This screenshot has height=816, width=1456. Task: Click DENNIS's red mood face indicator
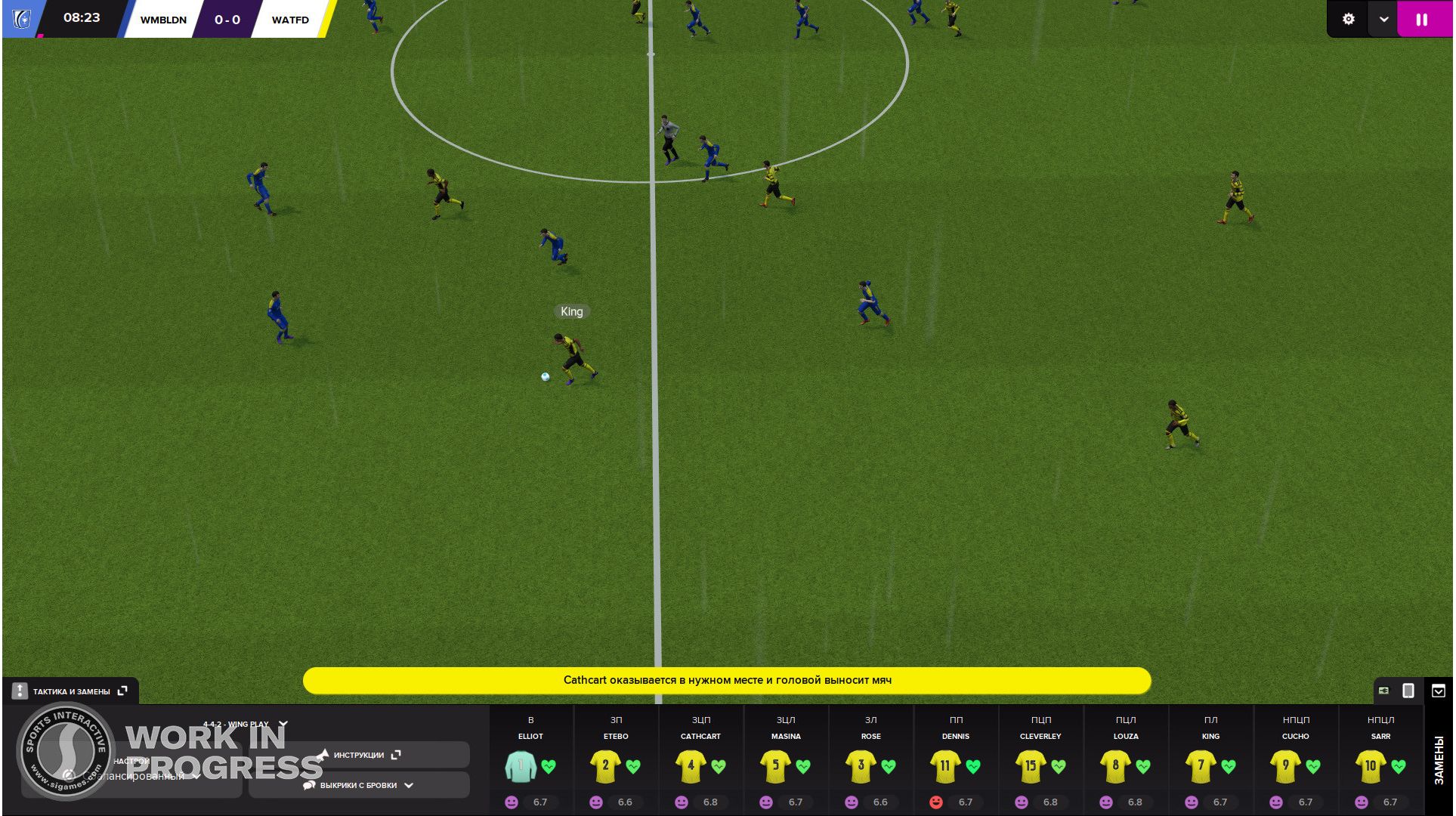point(936,802)
